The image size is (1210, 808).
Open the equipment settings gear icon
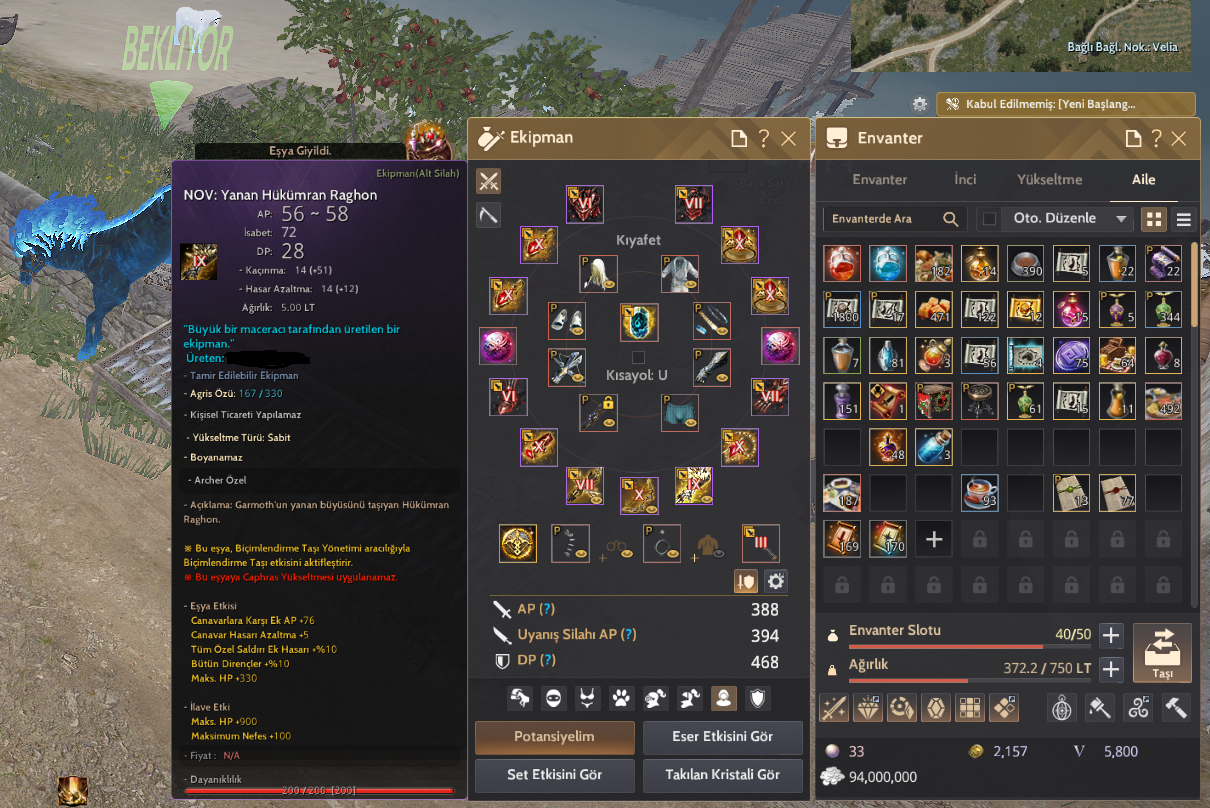775,581
